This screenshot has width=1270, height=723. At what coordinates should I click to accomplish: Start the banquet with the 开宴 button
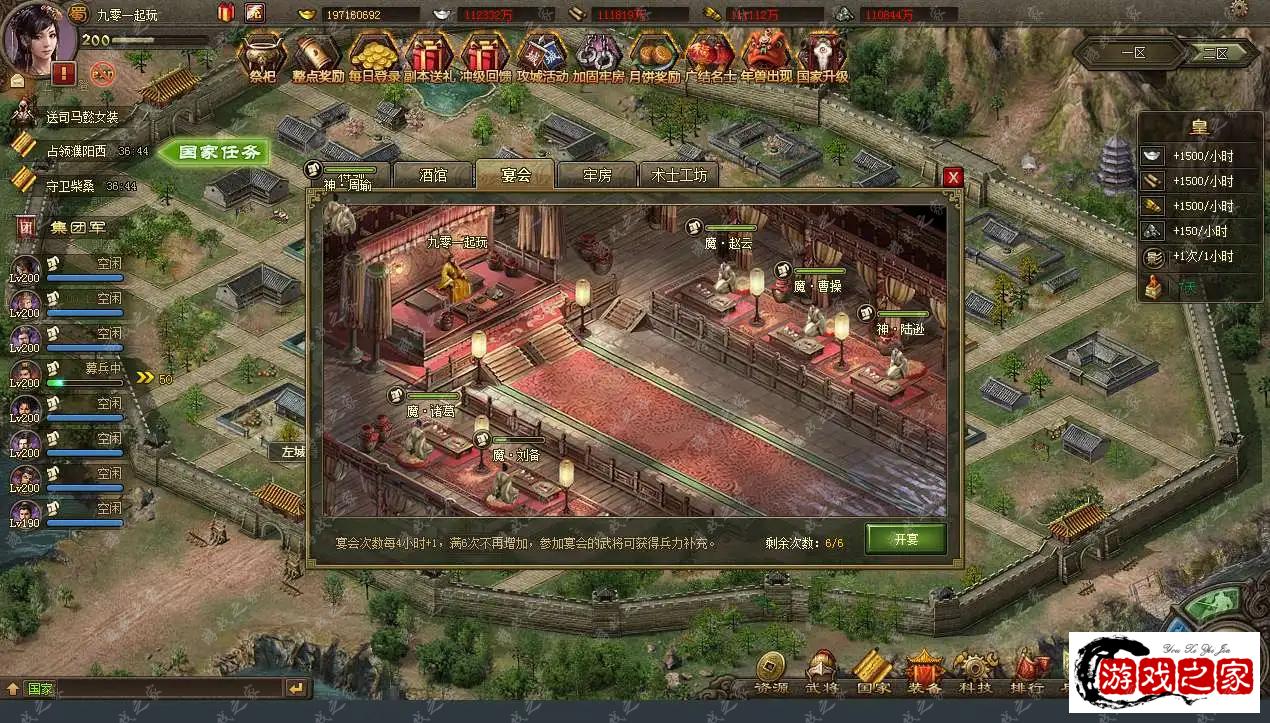tap(905, 539)
